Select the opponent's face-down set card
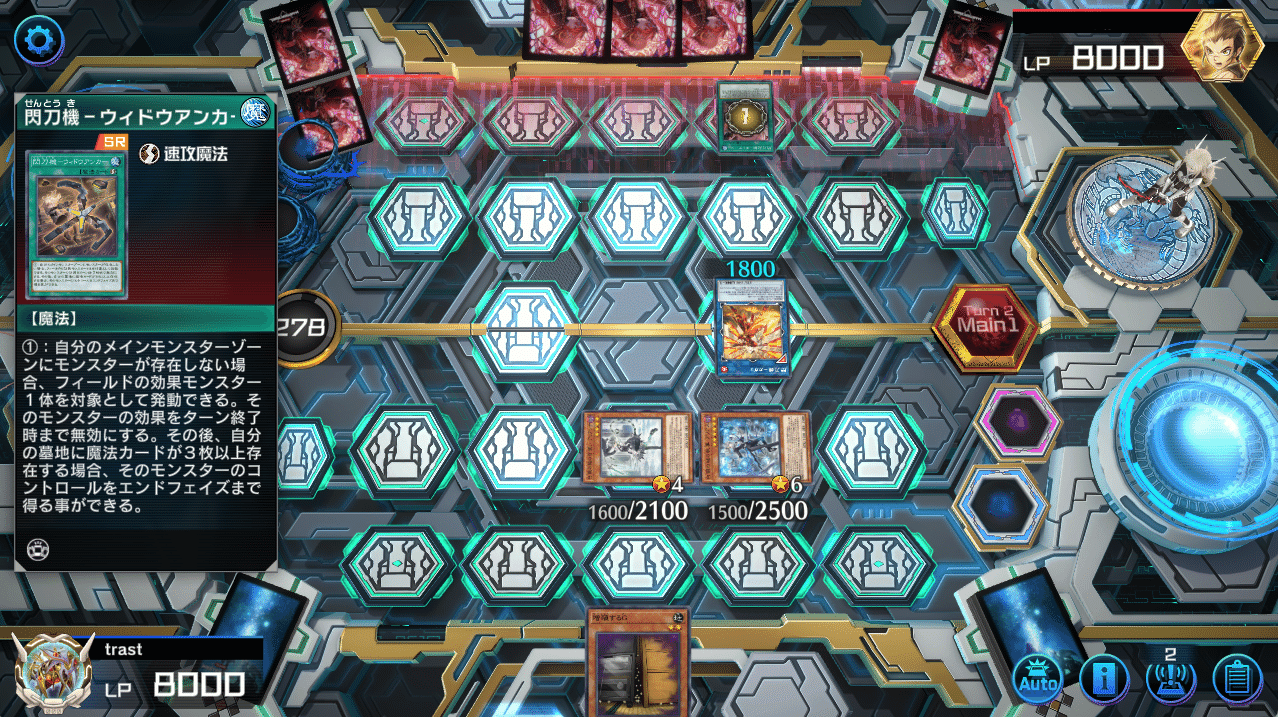Image resolution: width=1278 pixels, height=717 pixels. click(744, 118)
